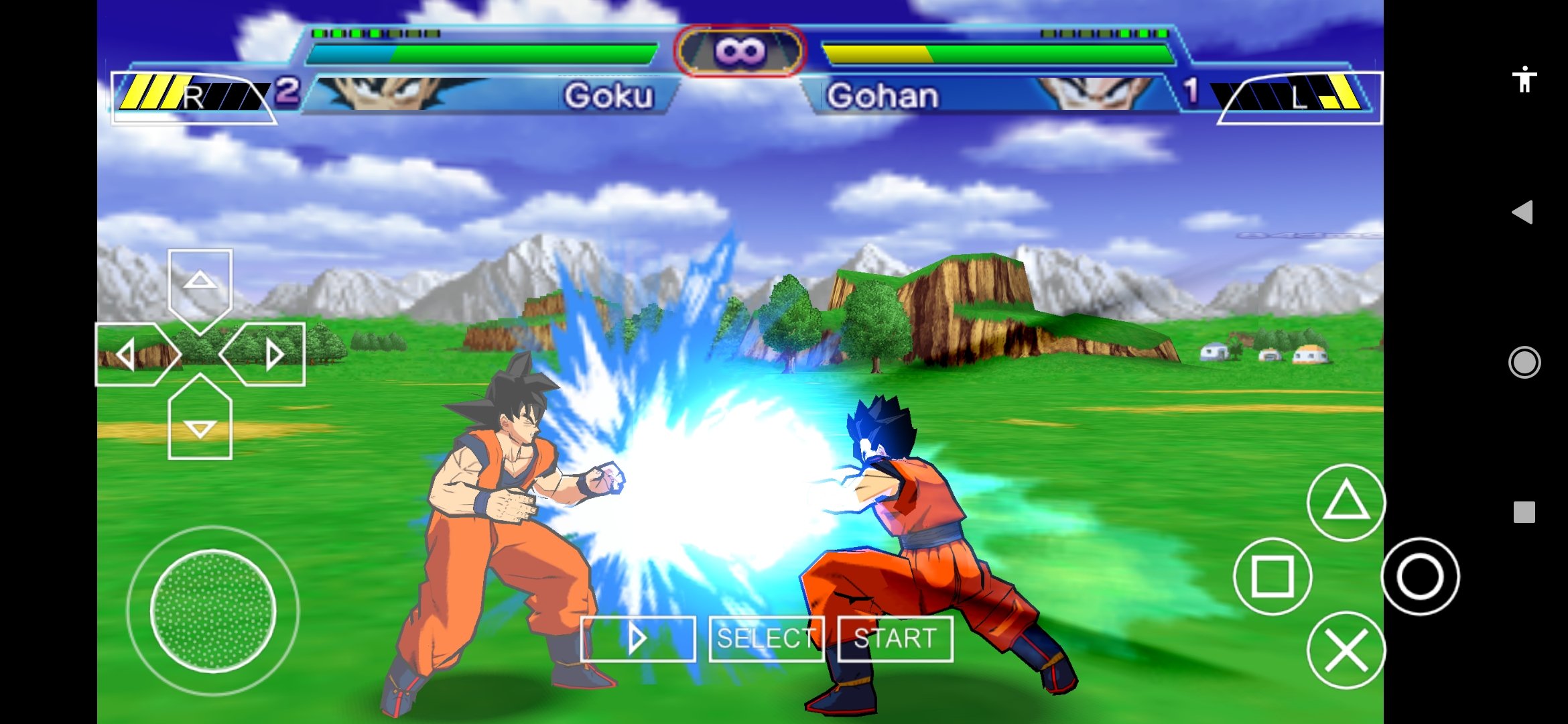Tap the D-pad right arrow
The height and width of the screenshot is (724, 1568).
271,354
